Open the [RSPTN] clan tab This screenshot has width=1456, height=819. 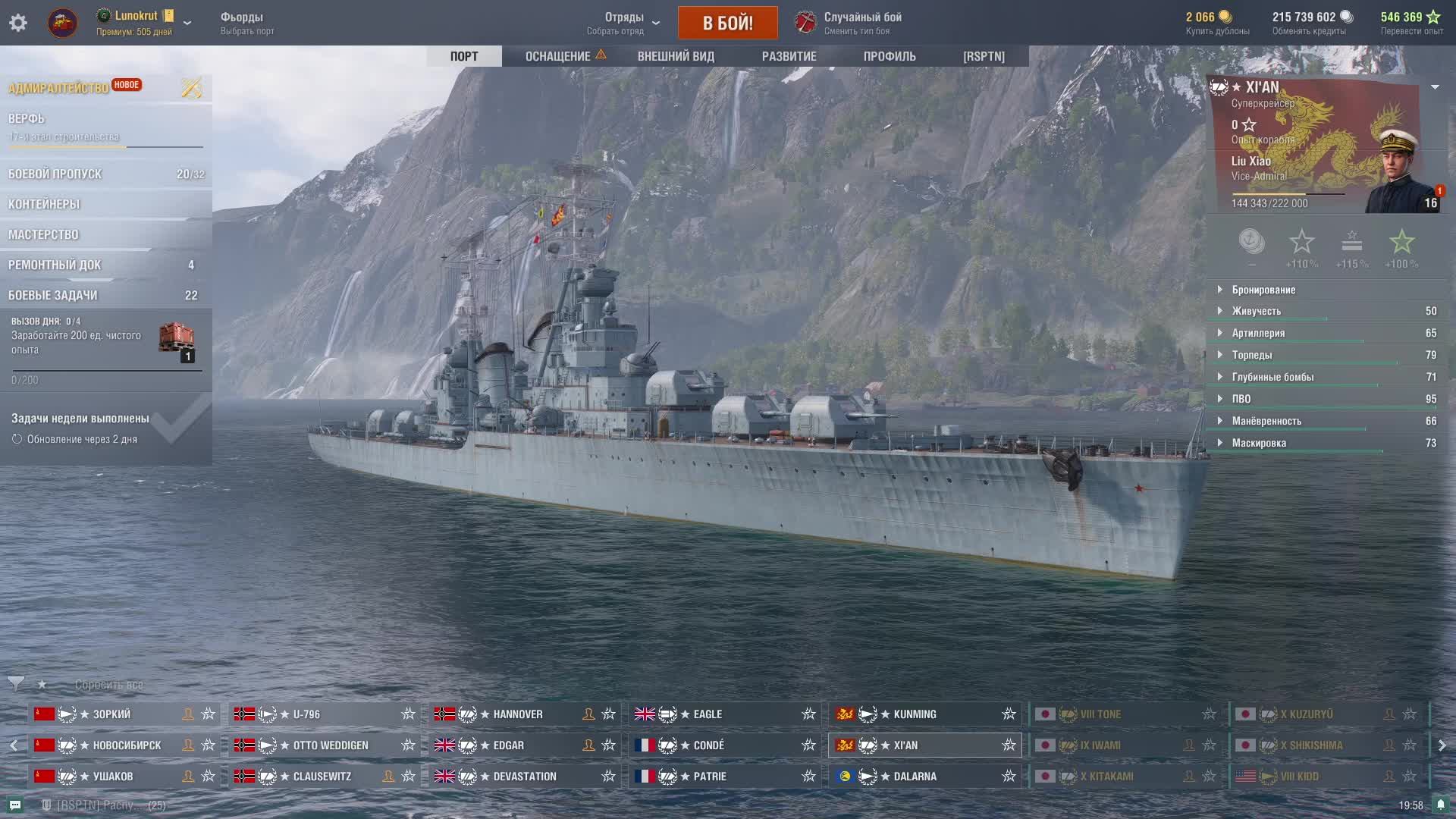coord(984,56)
